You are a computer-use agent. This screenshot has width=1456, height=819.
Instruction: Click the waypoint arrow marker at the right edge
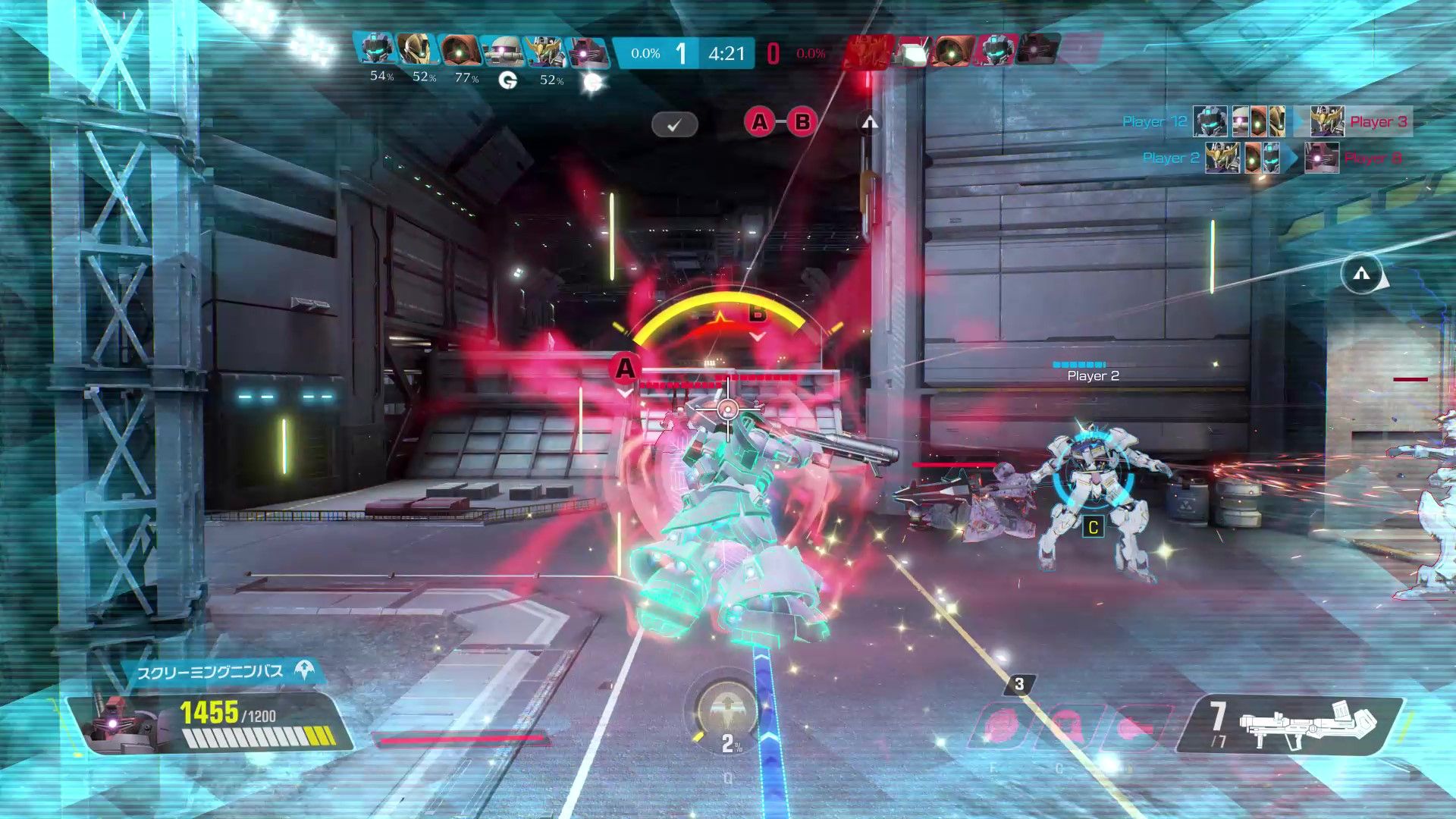click(x=1361, y=274)
